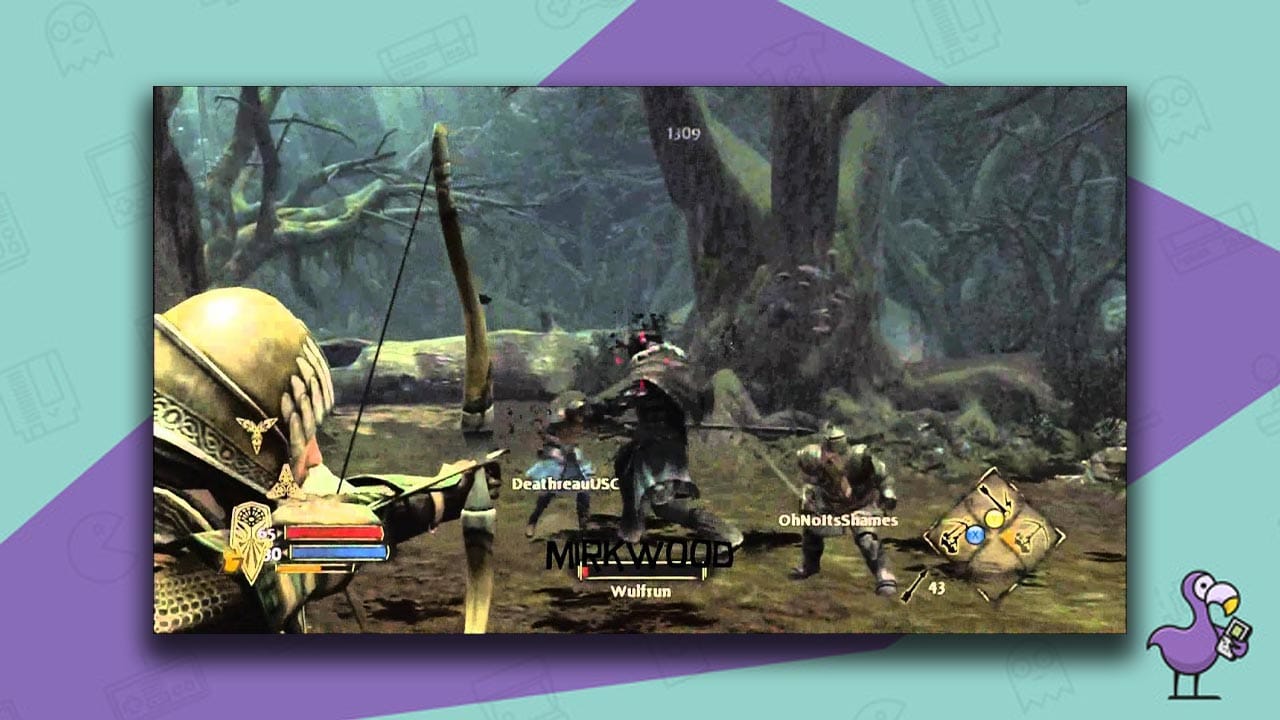The height and width of the screenshot is (720, 1280).
Task: Toggle DeathreauUSC's player nameplate
Action: click(565, 481)
